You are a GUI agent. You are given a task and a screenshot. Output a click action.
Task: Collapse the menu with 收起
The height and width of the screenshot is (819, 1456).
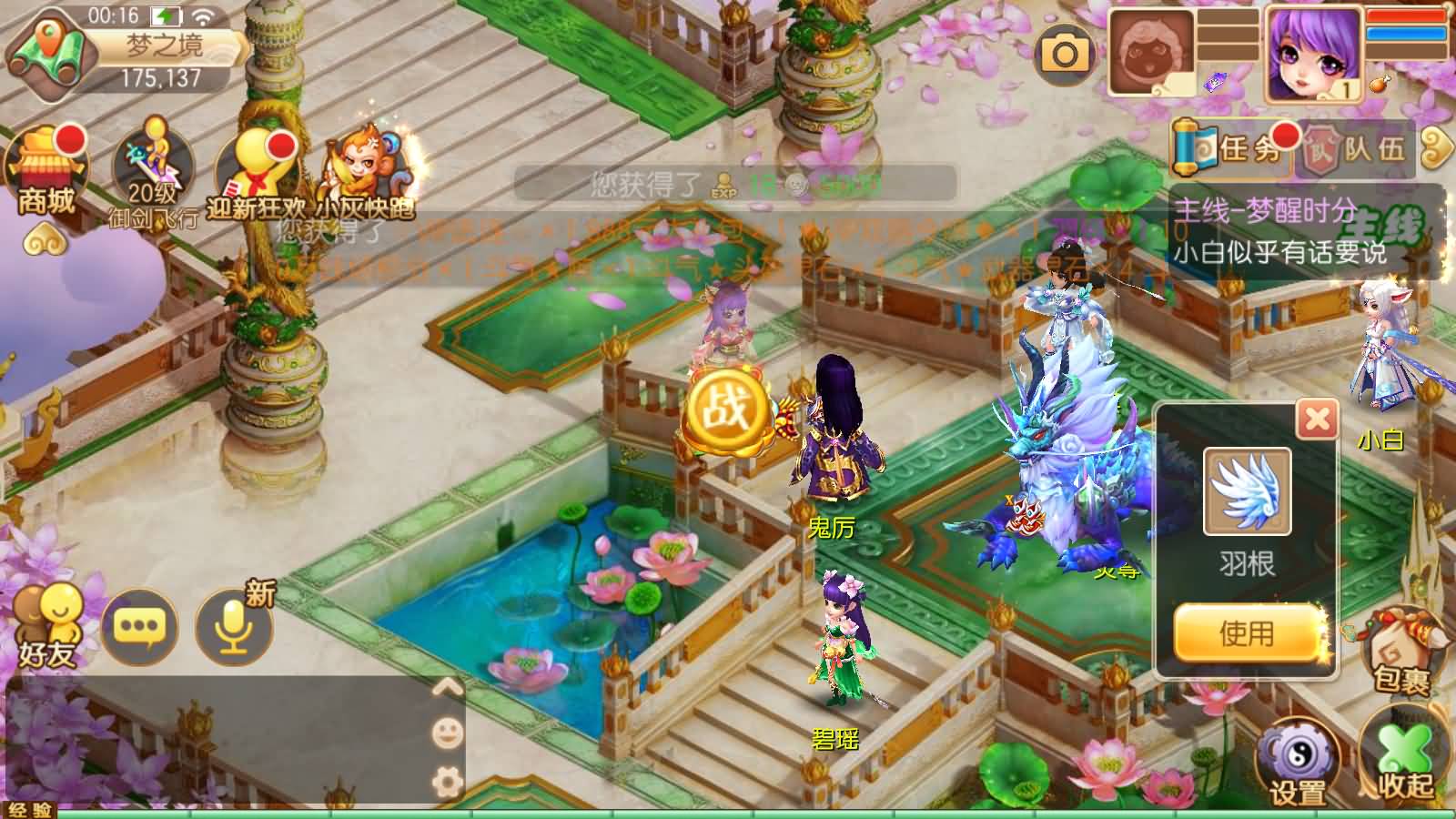coord(1404,760)
